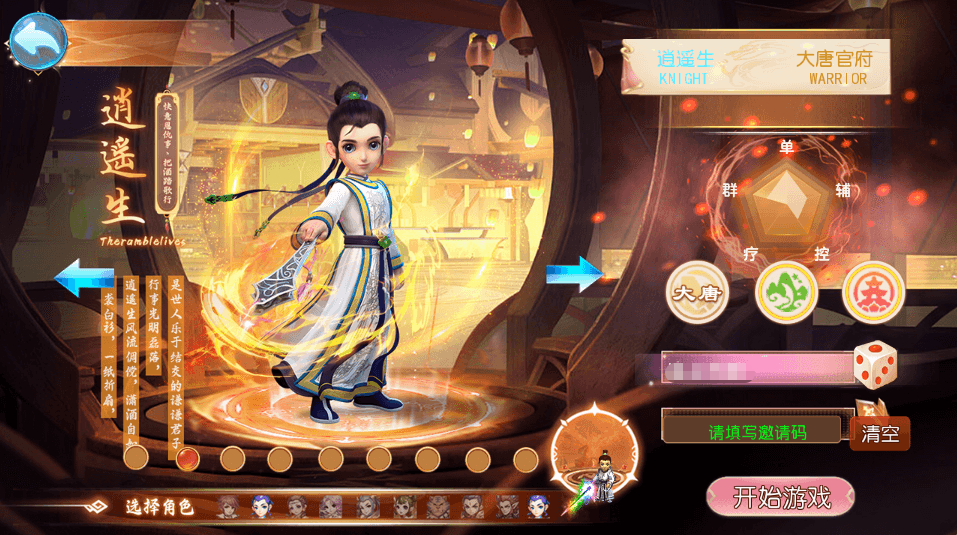Viewport: 957px width, 535px height.
Task: Choose the 大唐 faction emblem
Action: 696,292
